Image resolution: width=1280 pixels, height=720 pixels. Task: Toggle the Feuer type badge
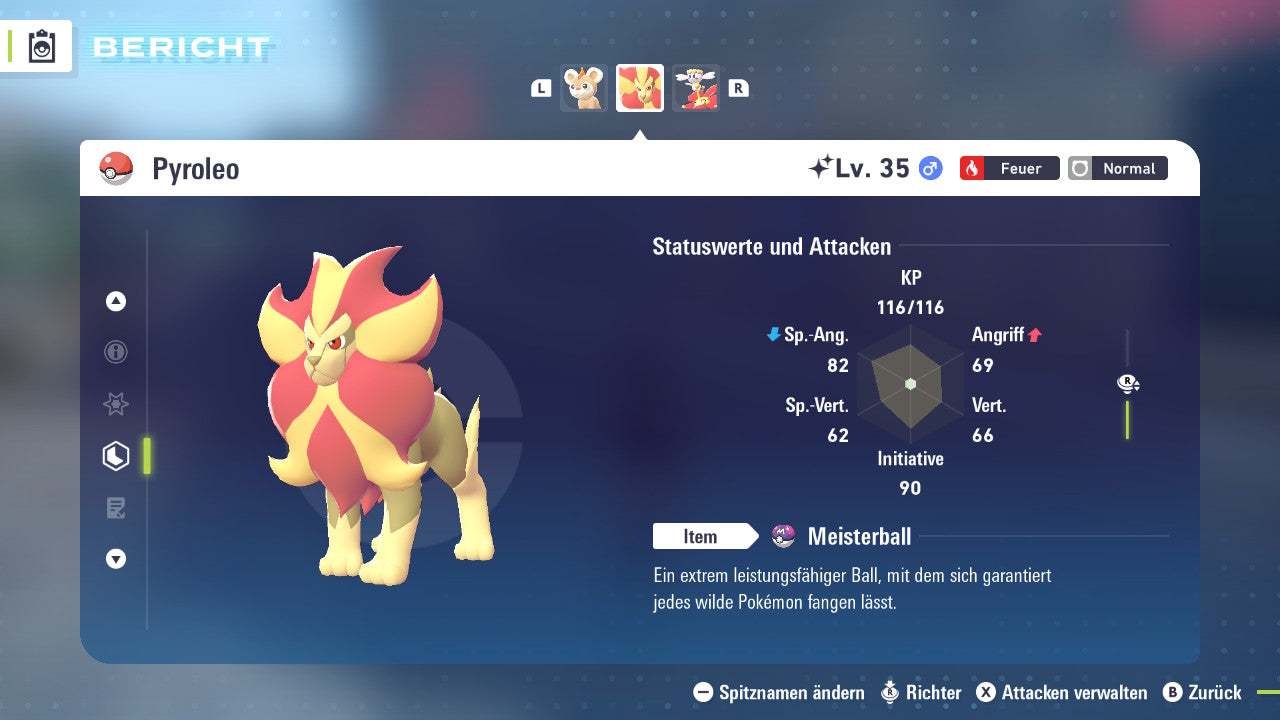click(1009, 168)
